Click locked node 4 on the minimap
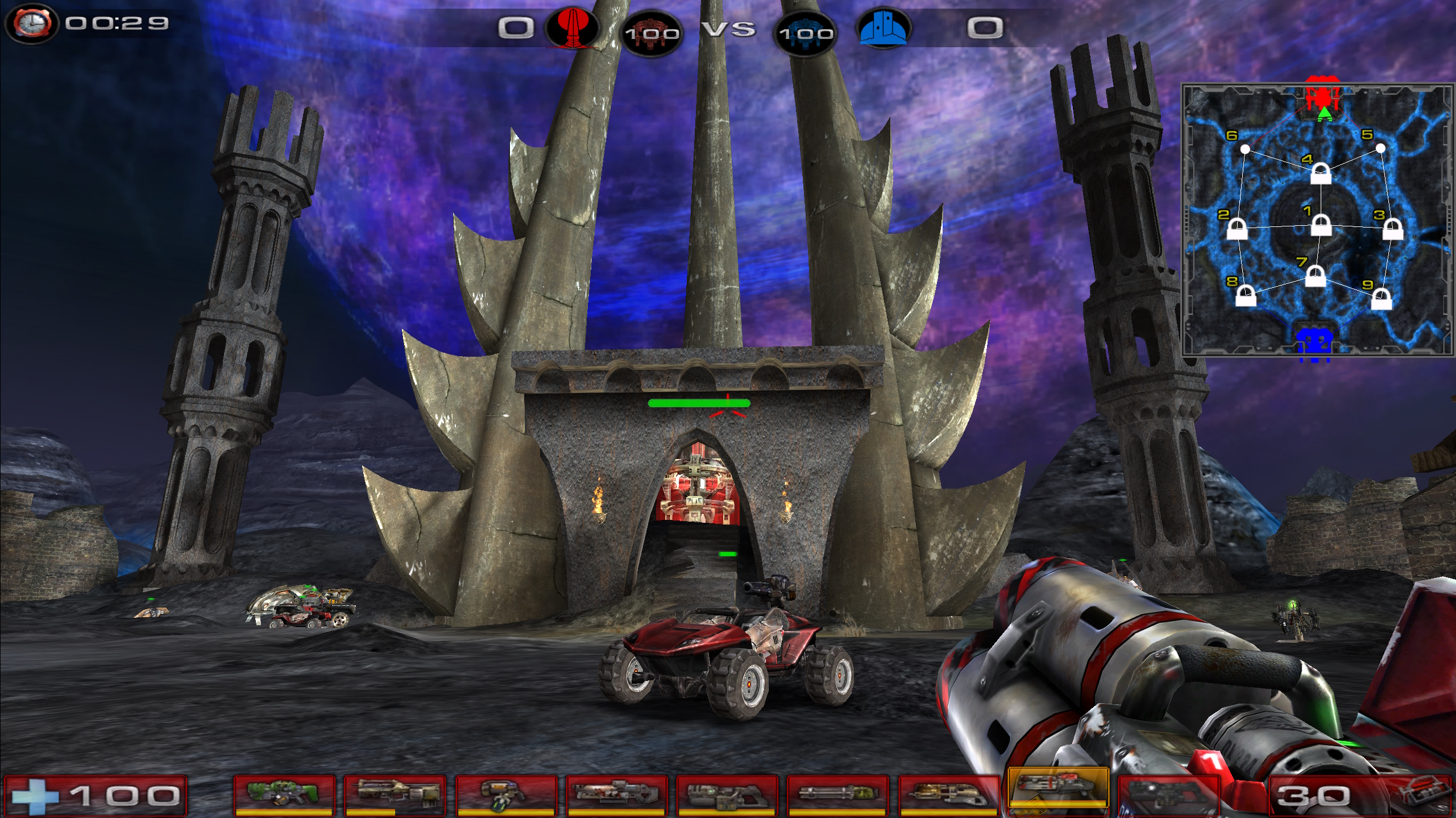Image resolution: width=1456 pixels, height=818 pixels. coord(1320,173)
